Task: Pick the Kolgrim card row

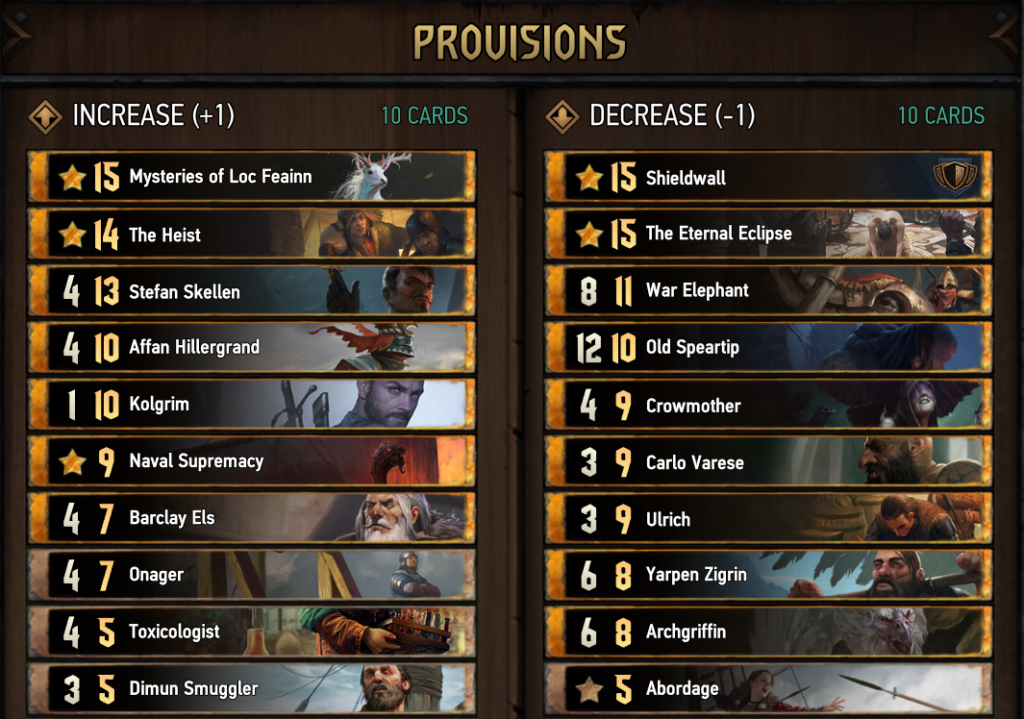Action: pyautogui.click(x=250, y=404)
